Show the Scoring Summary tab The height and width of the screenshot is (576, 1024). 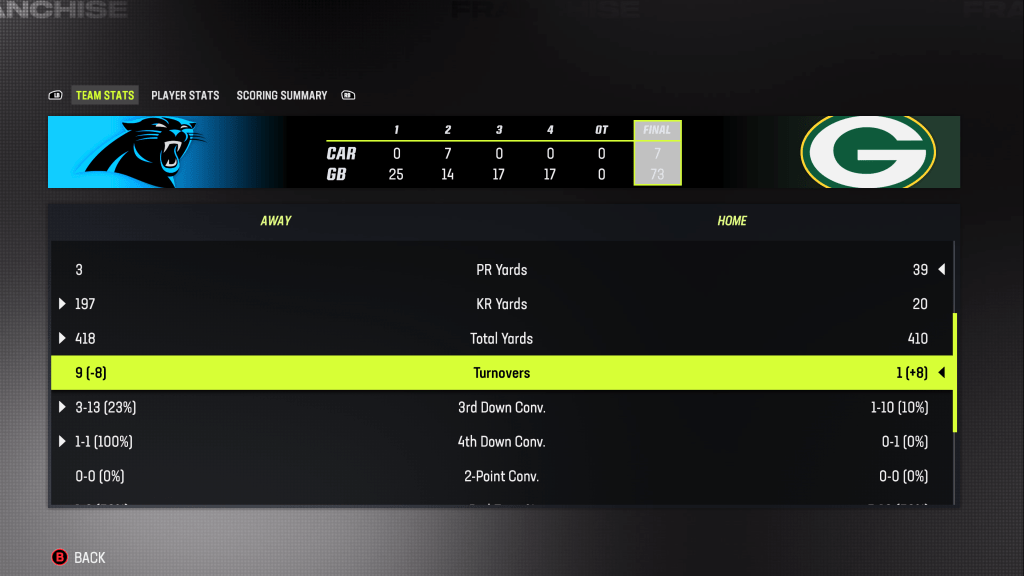pyautogui.click(x=282, y=96)
